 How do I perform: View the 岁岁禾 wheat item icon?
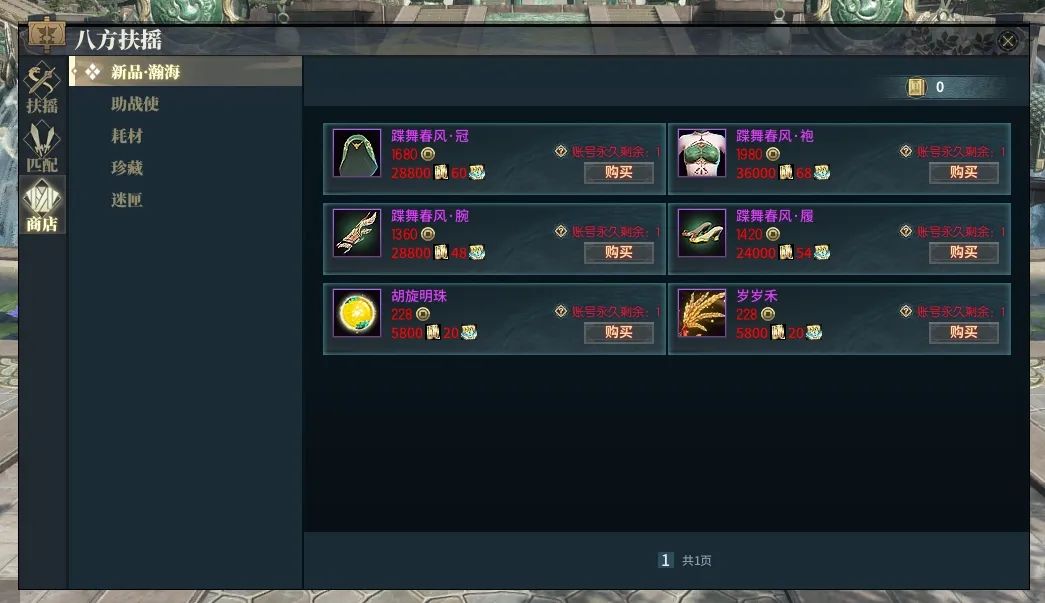point(702,313)
